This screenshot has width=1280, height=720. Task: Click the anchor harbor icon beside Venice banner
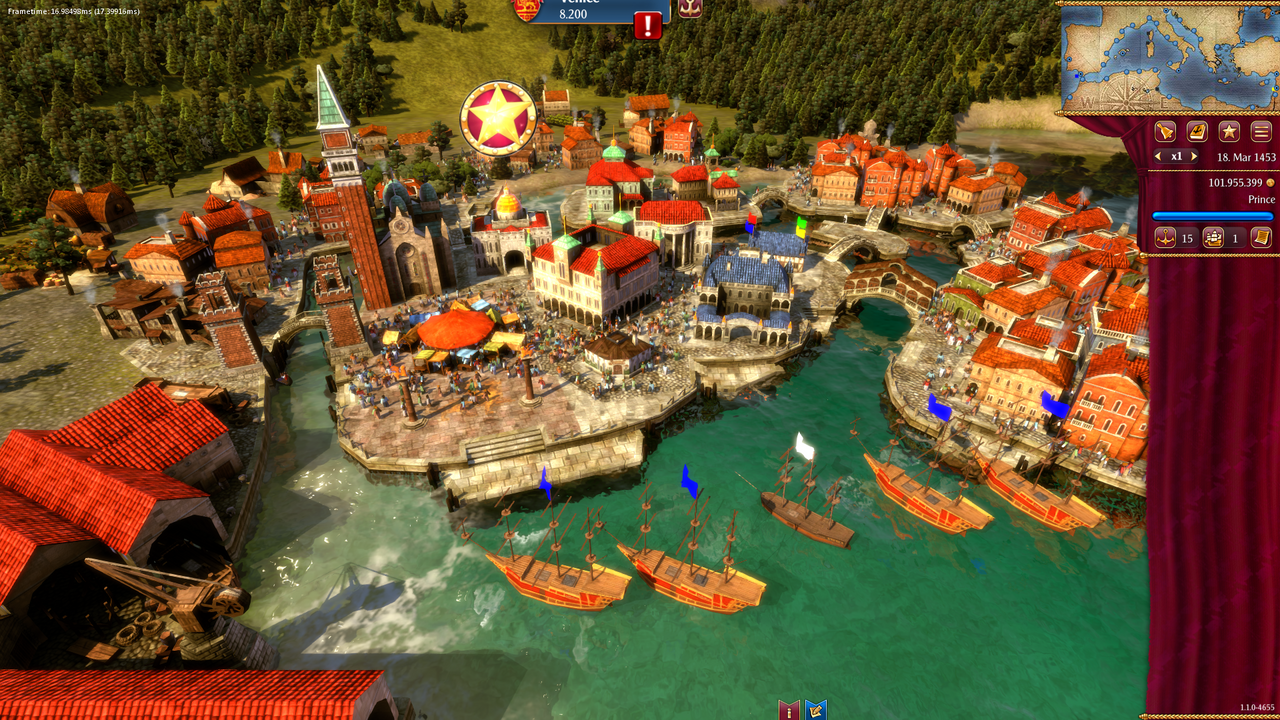pyautogui.click(x=690, y=8)
